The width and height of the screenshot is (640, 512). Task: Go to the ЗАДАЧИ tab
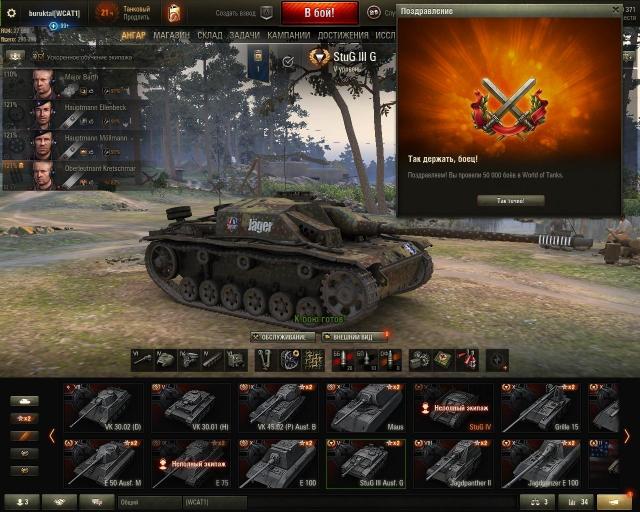pyautogui.click(x=244, y=34)
